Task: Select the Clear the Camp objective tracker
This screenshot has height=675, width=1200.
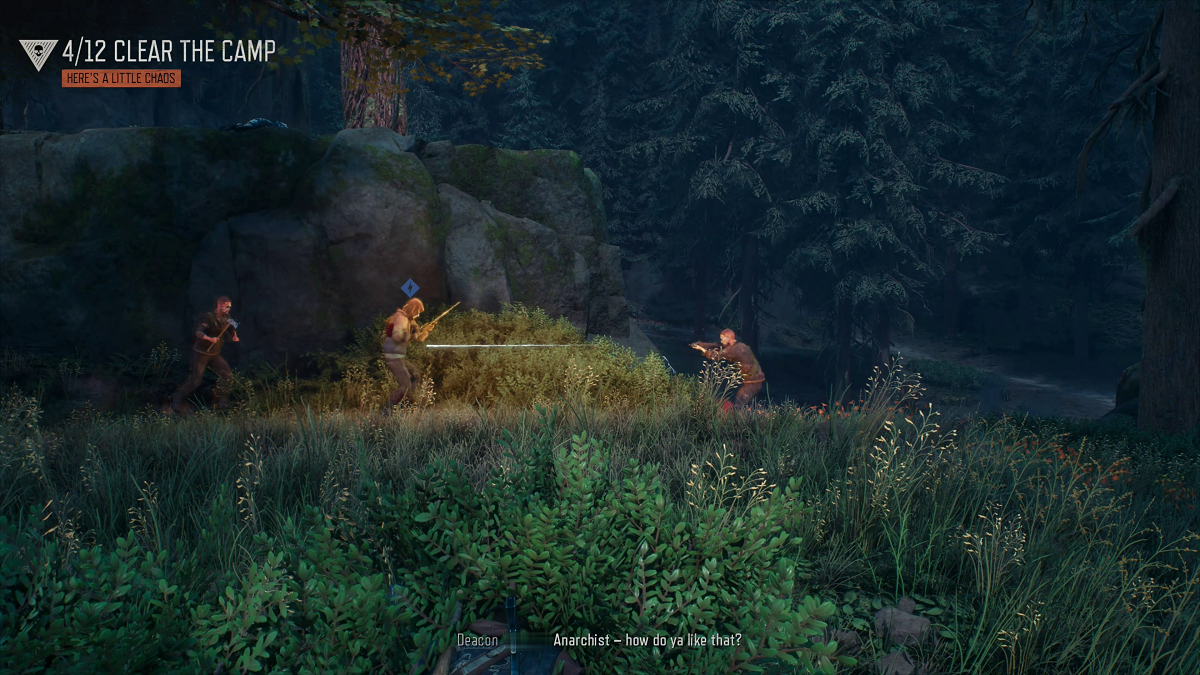Action: (168, 52)
